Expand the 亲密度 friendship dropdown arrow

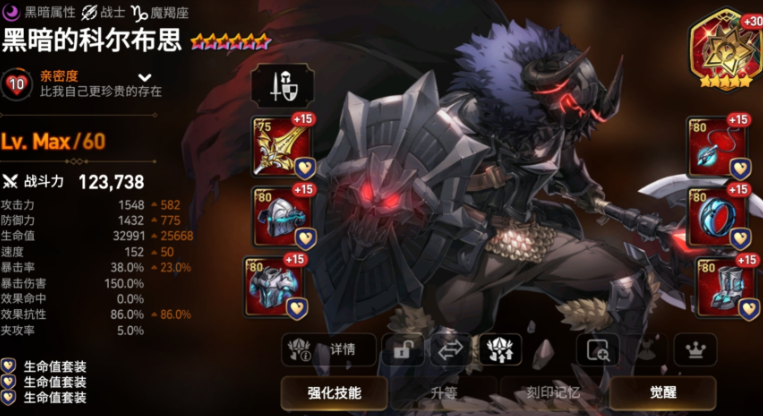point(145,77)
